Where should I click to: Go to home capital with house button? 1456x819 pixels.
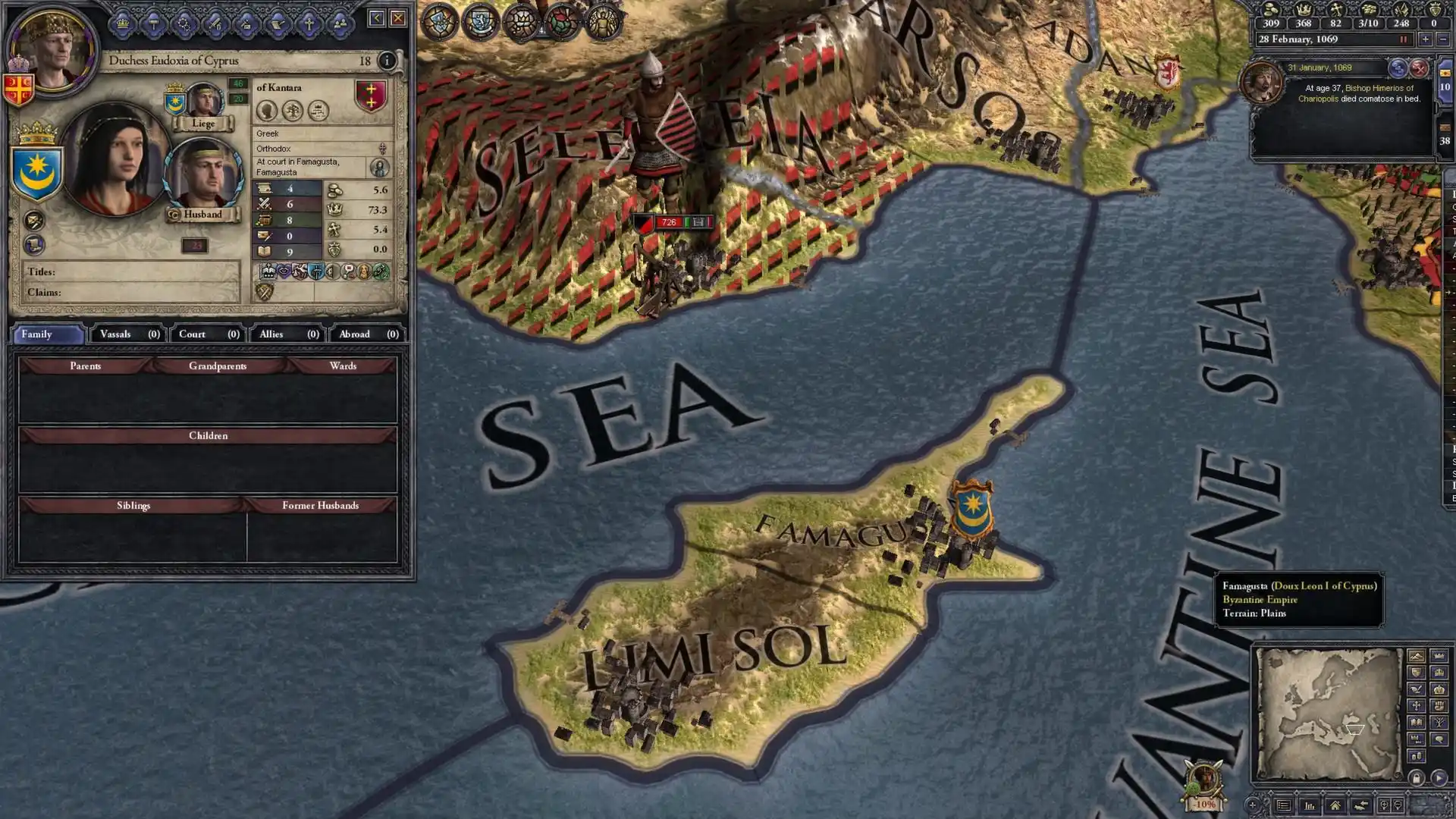coord(1335,805)
